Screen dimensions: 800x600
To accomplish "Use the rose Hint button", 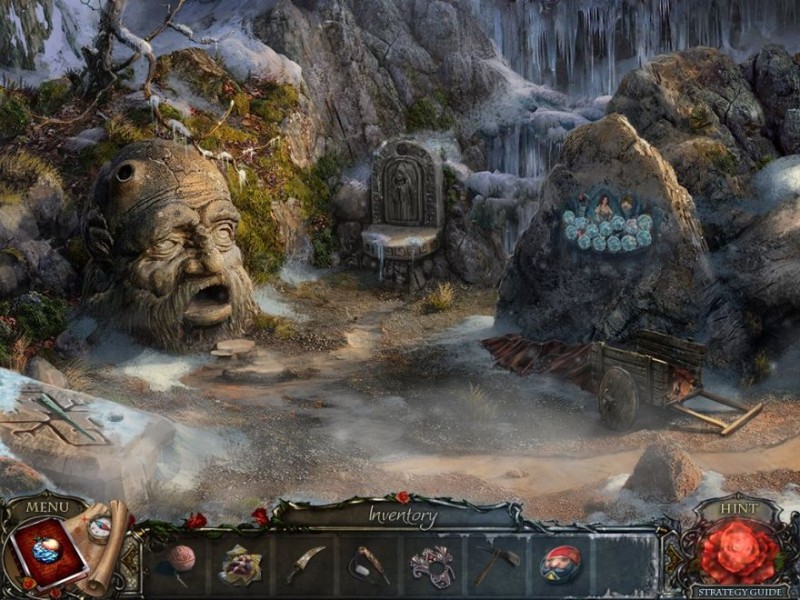I will pos(740,551).
